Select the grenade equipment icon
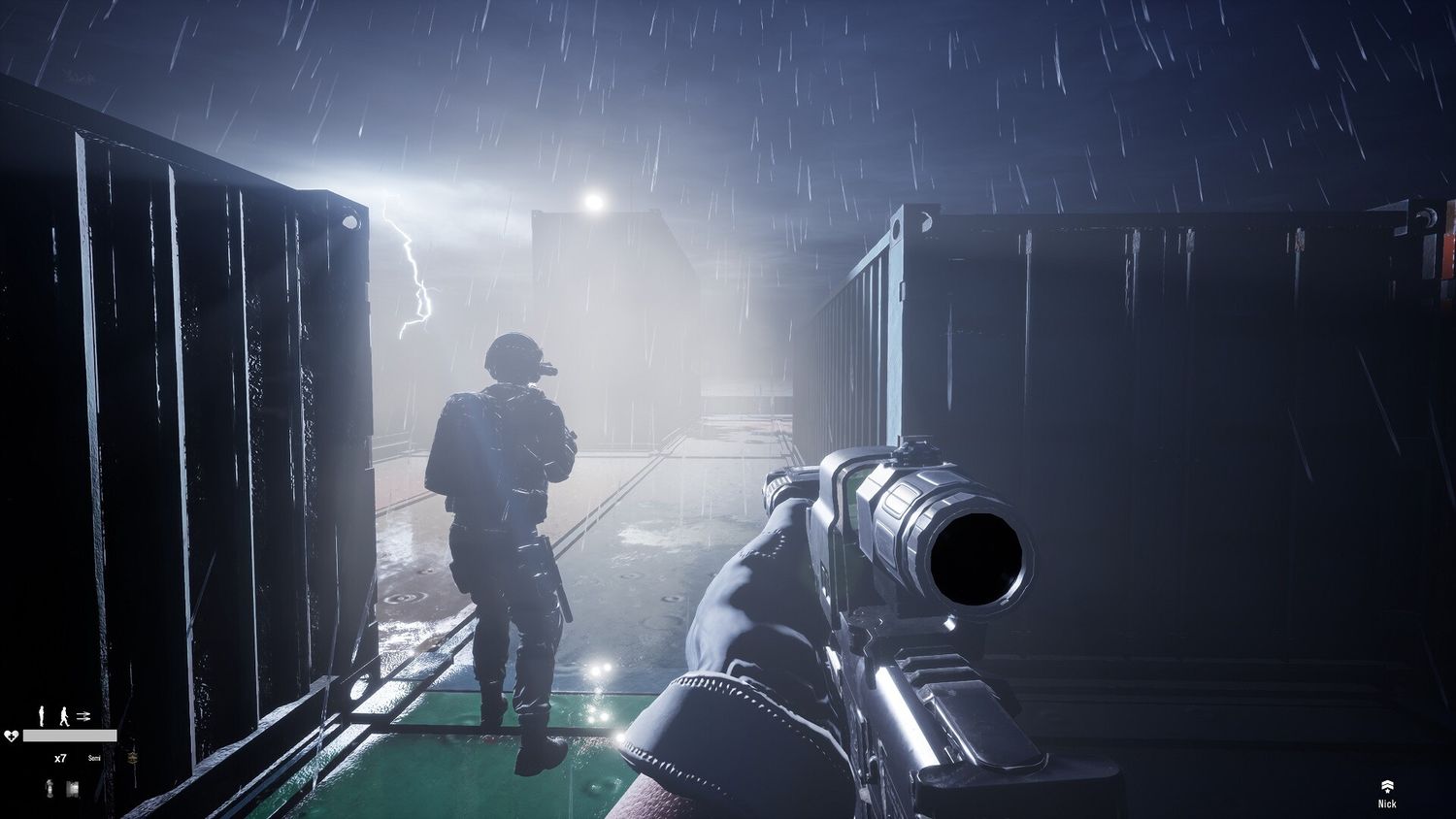The image size is (1456, 819). click(50, 788)
